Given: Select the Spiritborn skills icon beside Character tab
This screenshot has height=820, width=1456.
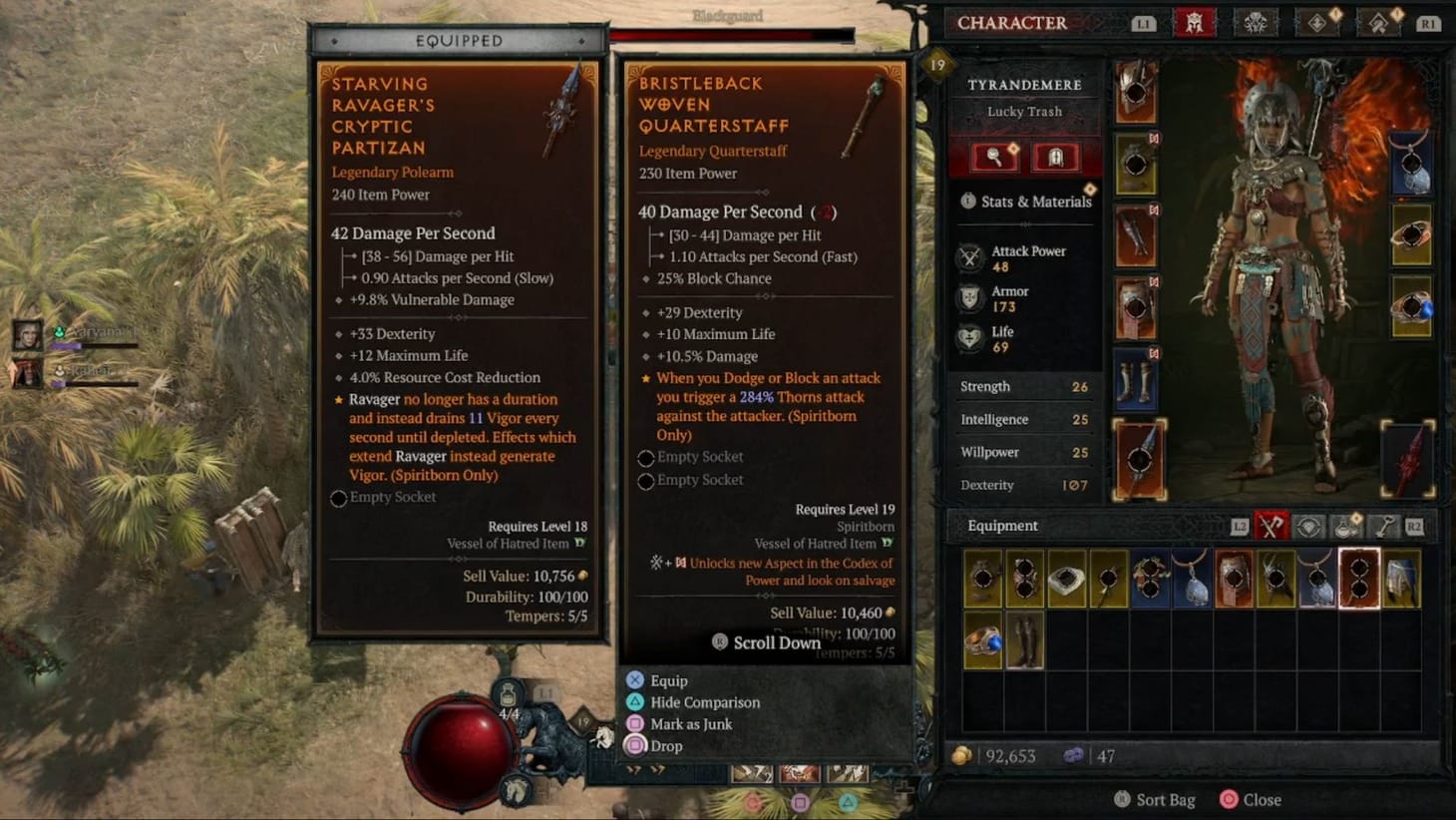Looking at the screenshot, I should [x=1258, y=22].
